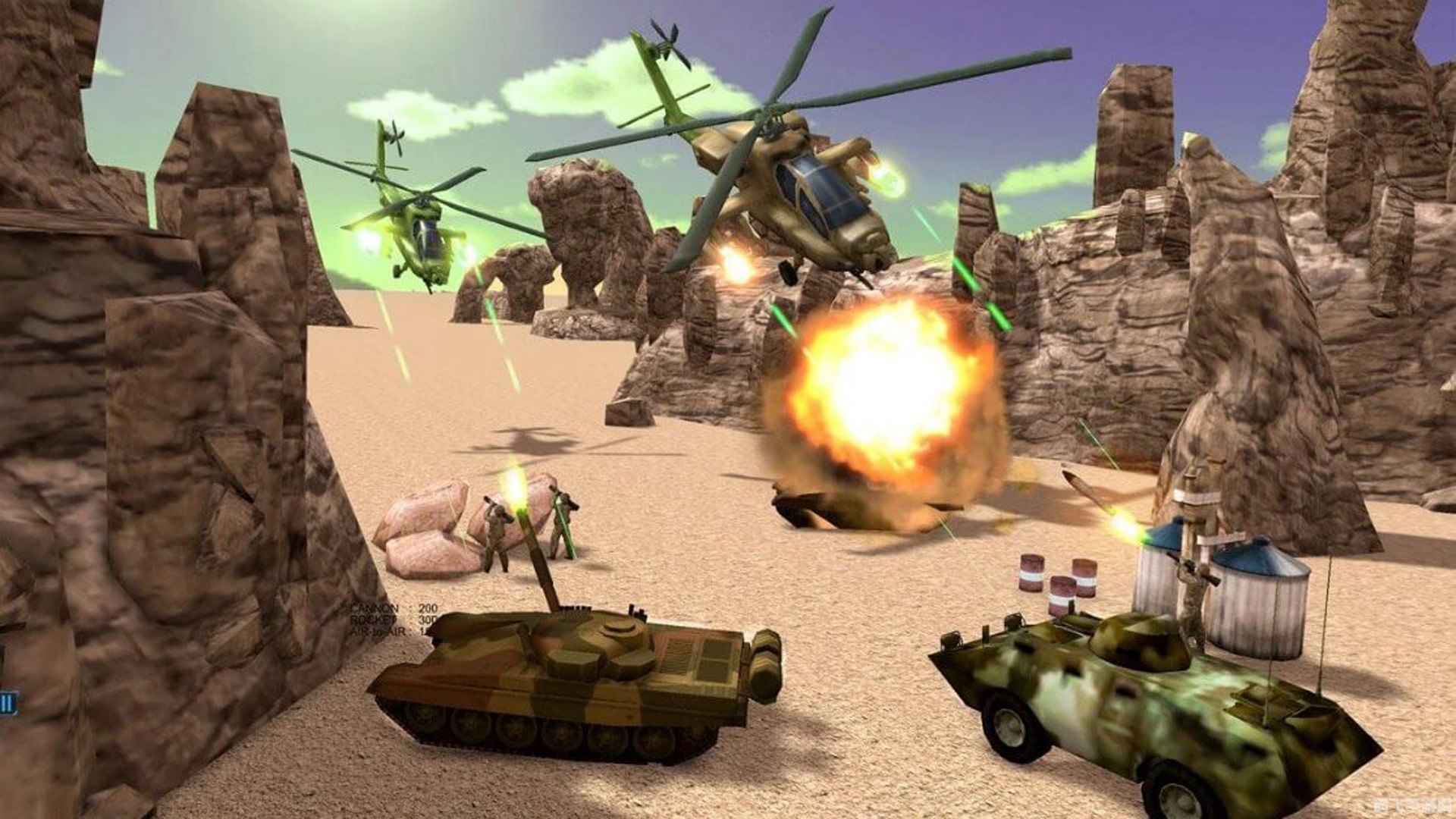Pause the game with the blue pause button

point(7,703)
